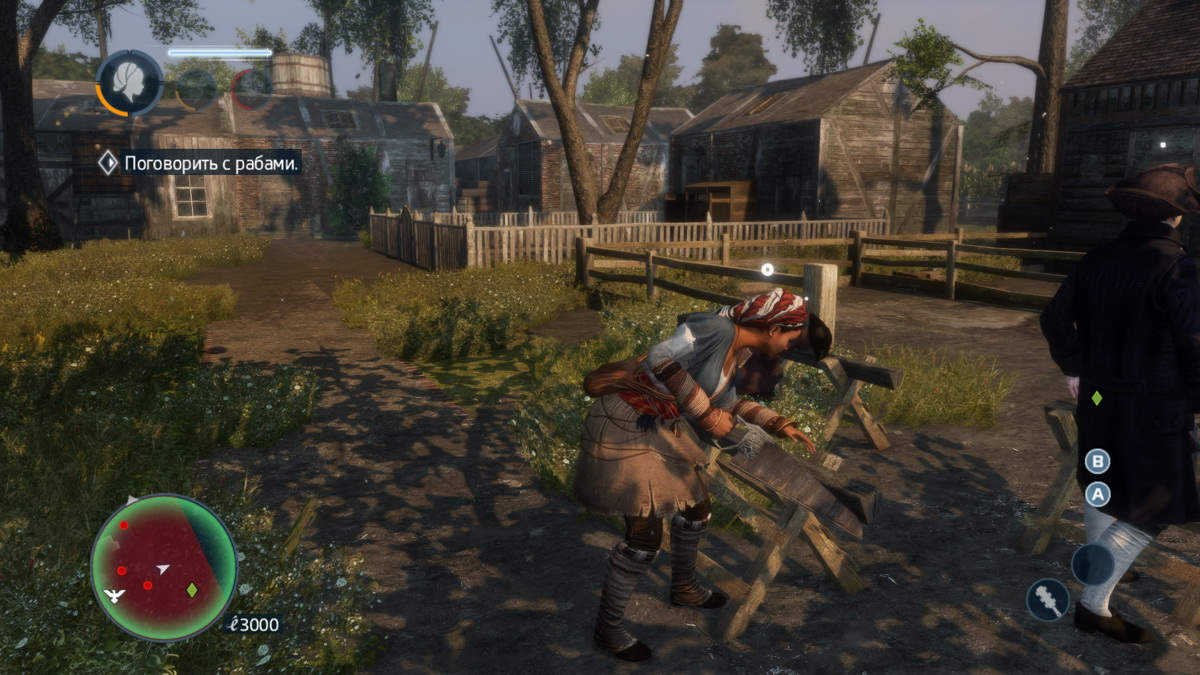Select the smoke bomb tool icon
1200x675 pixels.
click(x=1047, y=599)
